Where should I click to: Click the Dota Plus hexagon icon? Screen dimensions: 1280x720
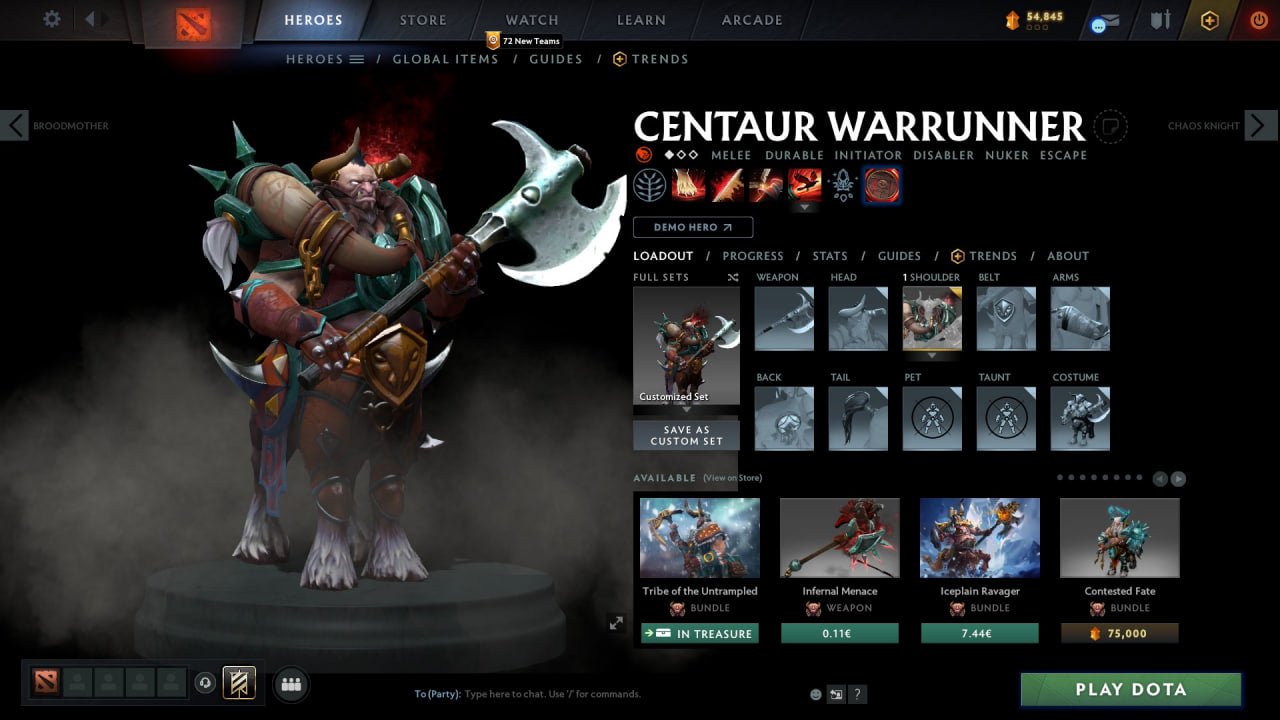coord(1210,18)
